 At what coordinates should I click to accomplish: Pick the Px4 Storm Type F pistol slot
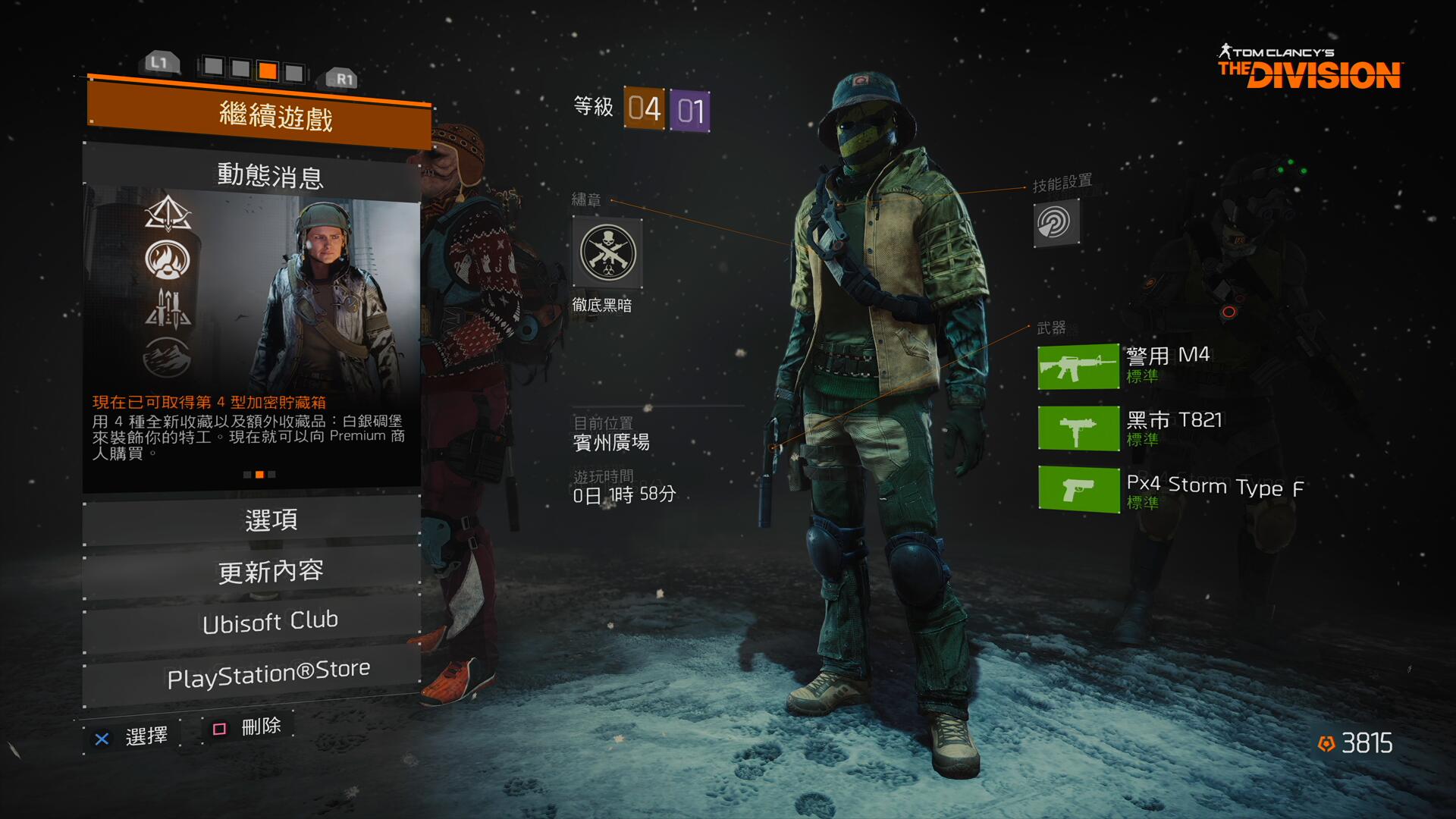click(1078, 489)
